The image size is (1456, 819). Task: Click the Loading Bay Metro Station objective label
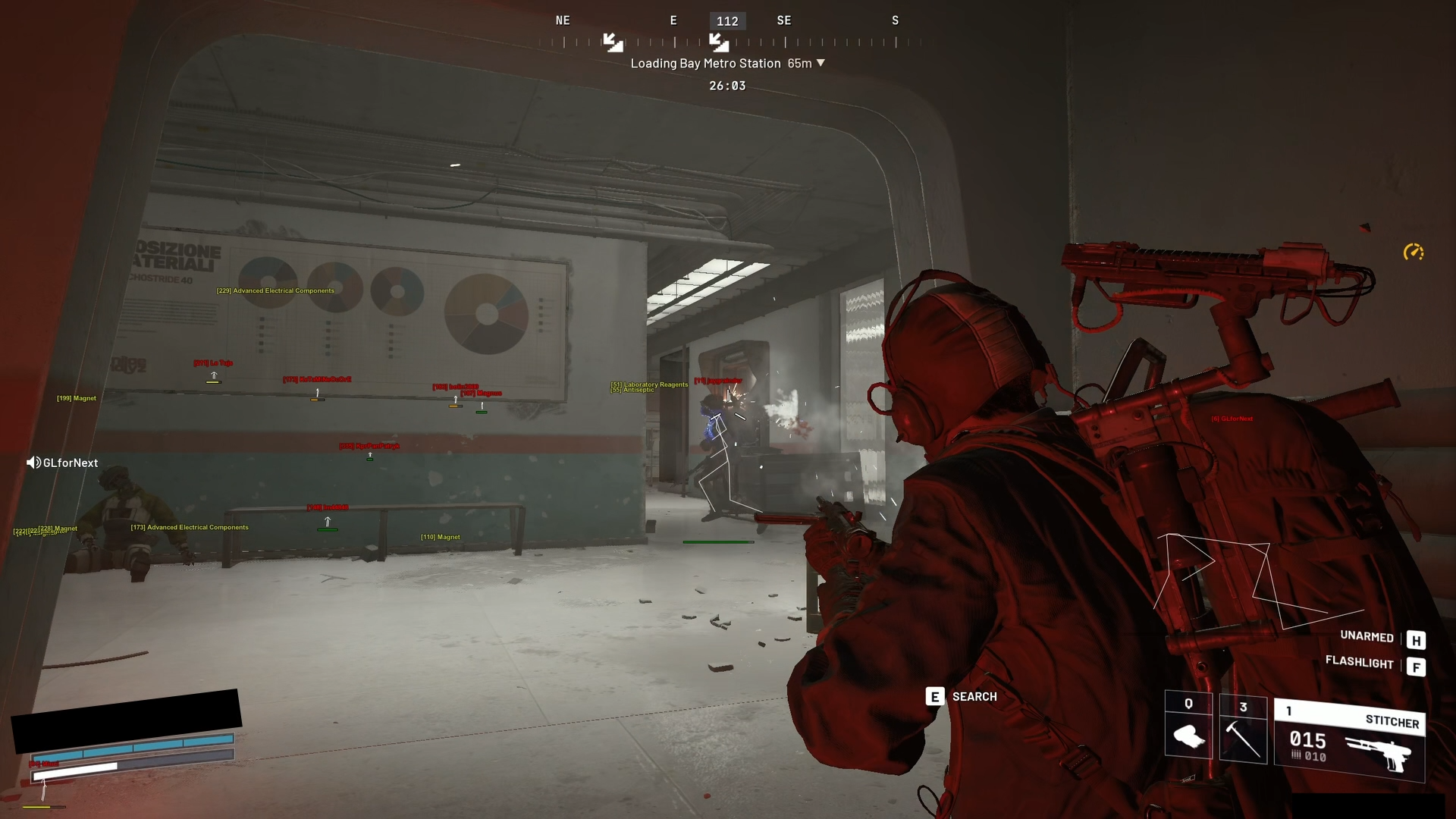[705, 64]
